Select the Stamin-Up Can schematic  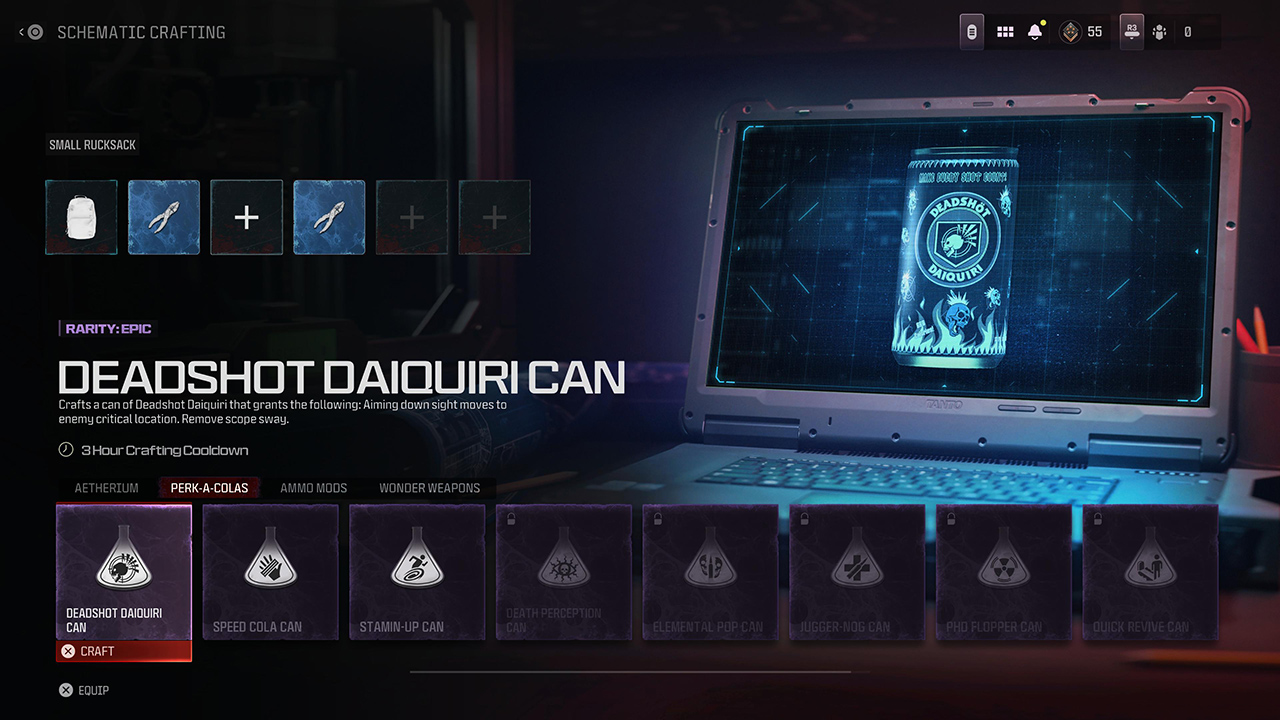point(417,570)
